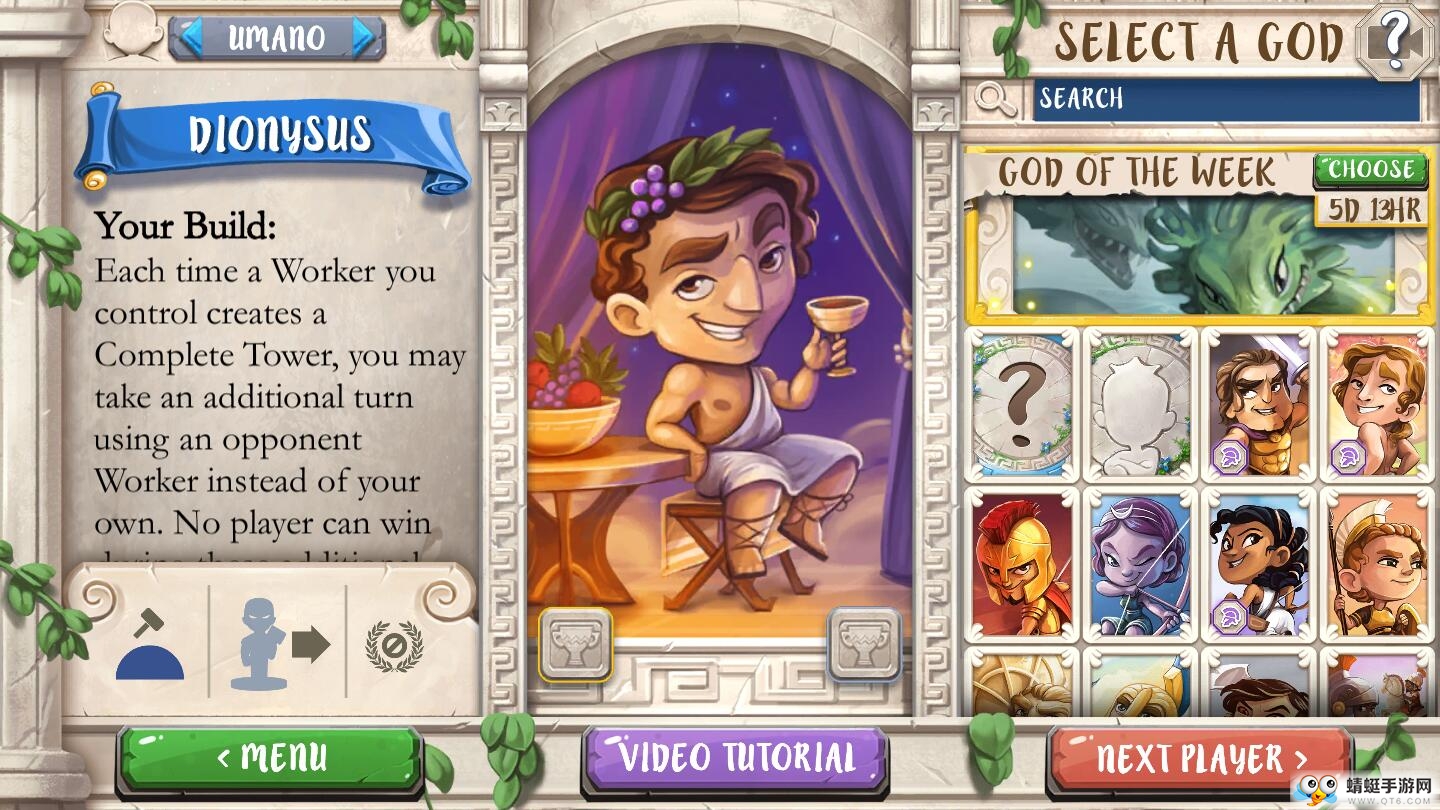
Task: Watch the Video Tutorial
Action: (736, 758)
